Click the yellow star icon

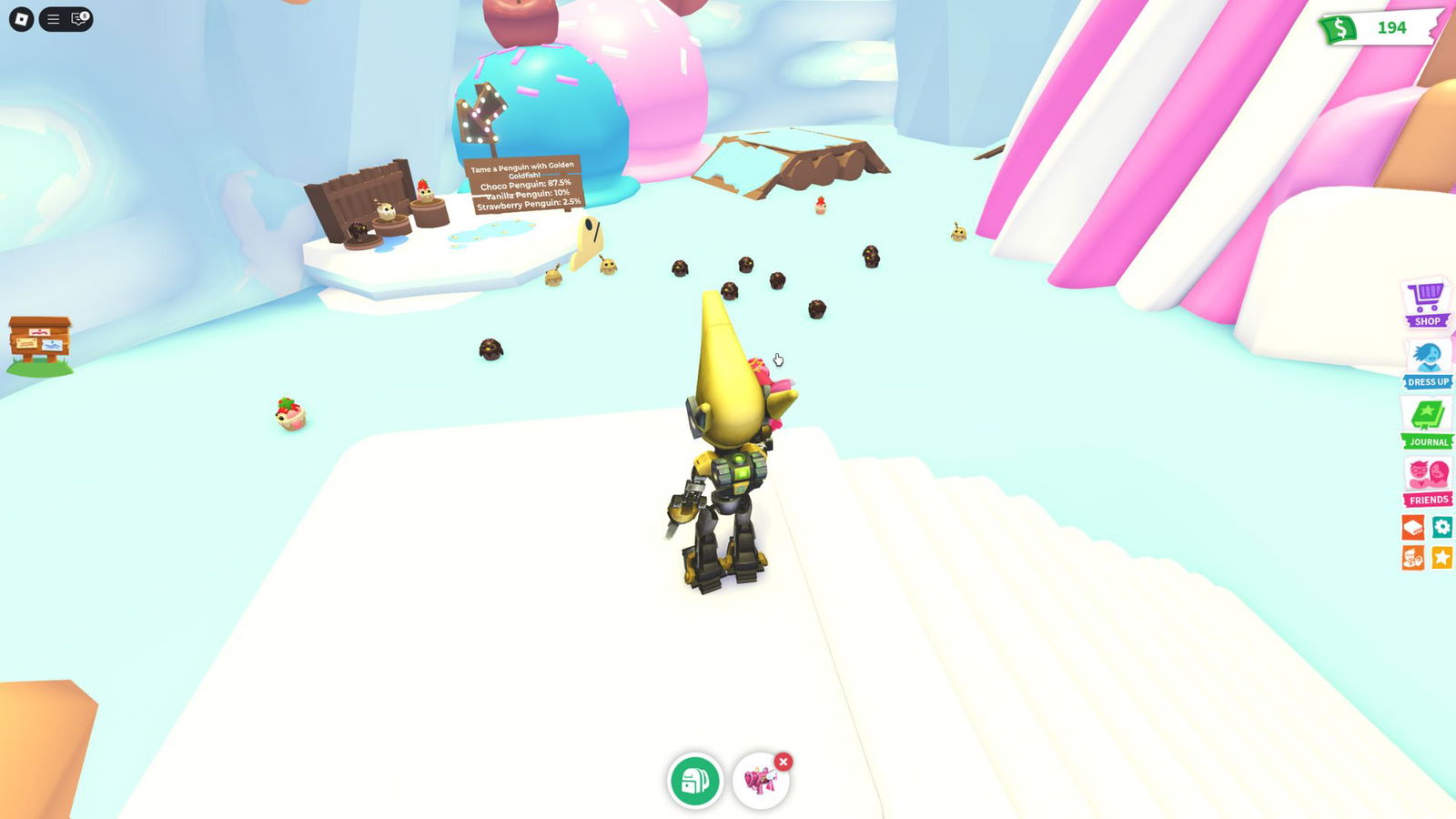1443,559
